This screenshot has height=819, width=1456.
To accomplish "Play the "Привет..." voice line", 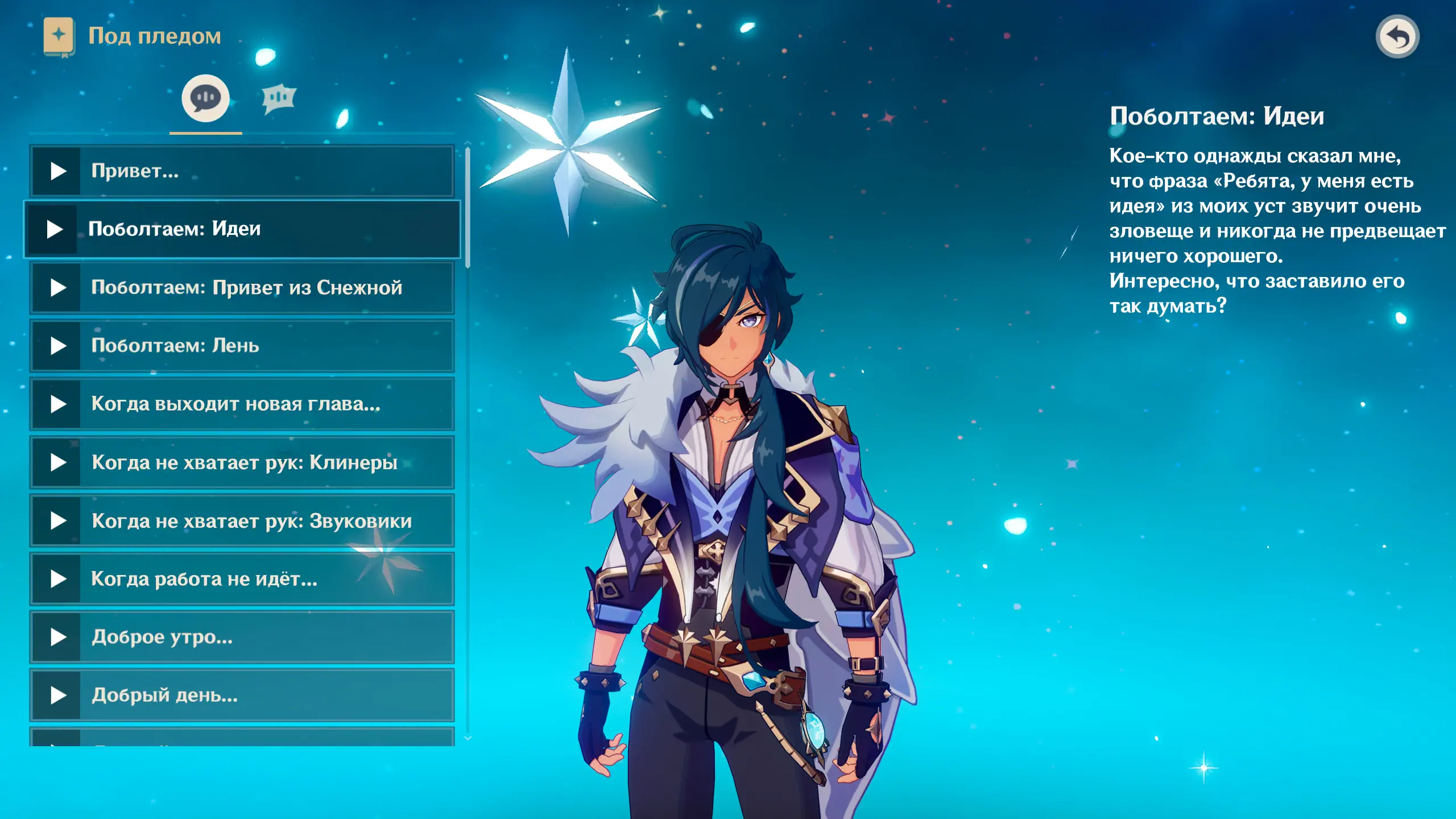I will pos(242,171).
